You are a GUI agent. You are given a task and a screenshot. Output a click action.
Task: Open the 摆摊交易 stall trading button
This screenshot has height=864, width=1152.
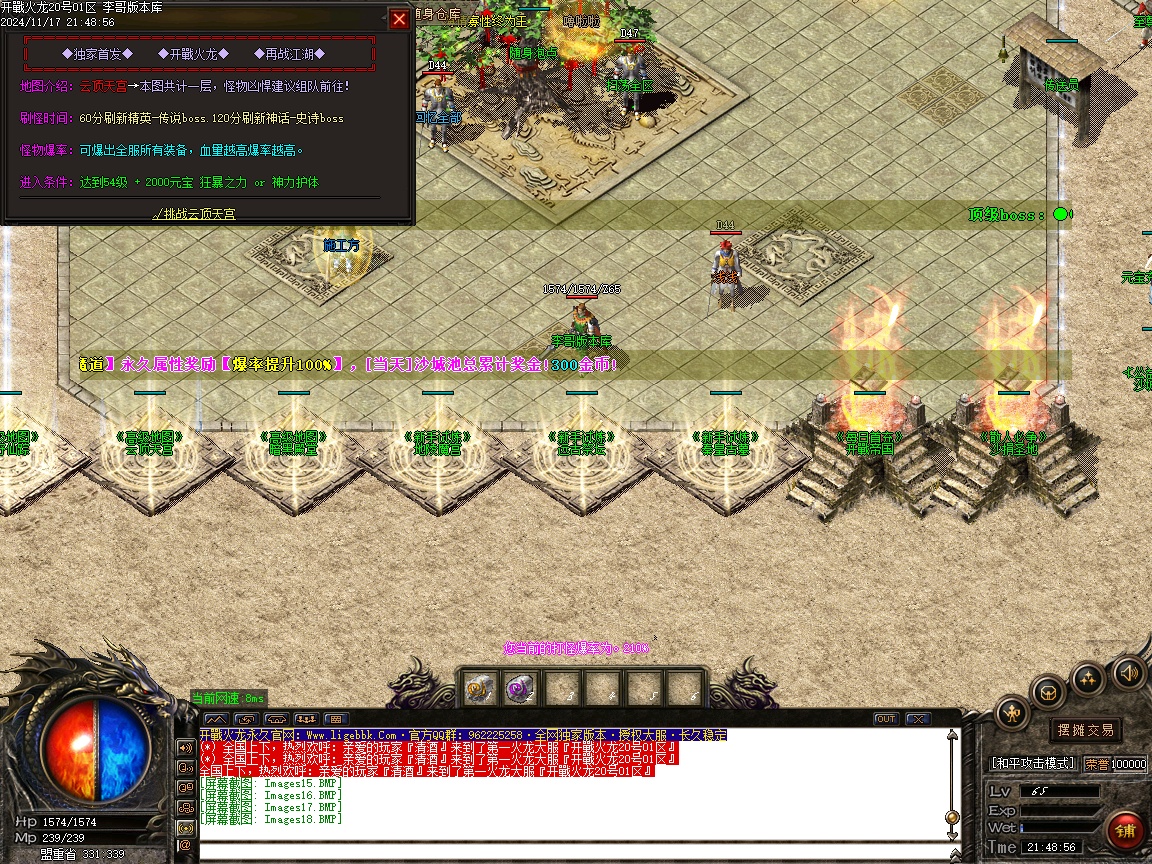[1085, 730]
